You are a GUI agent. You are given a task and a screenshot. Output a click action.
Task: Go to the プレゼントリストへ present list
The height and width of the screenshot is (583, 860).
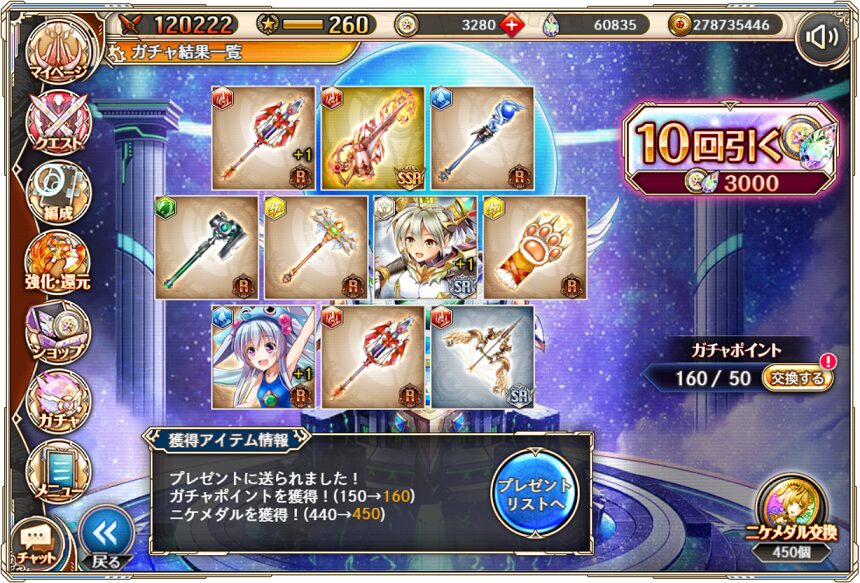pos(535,492)
